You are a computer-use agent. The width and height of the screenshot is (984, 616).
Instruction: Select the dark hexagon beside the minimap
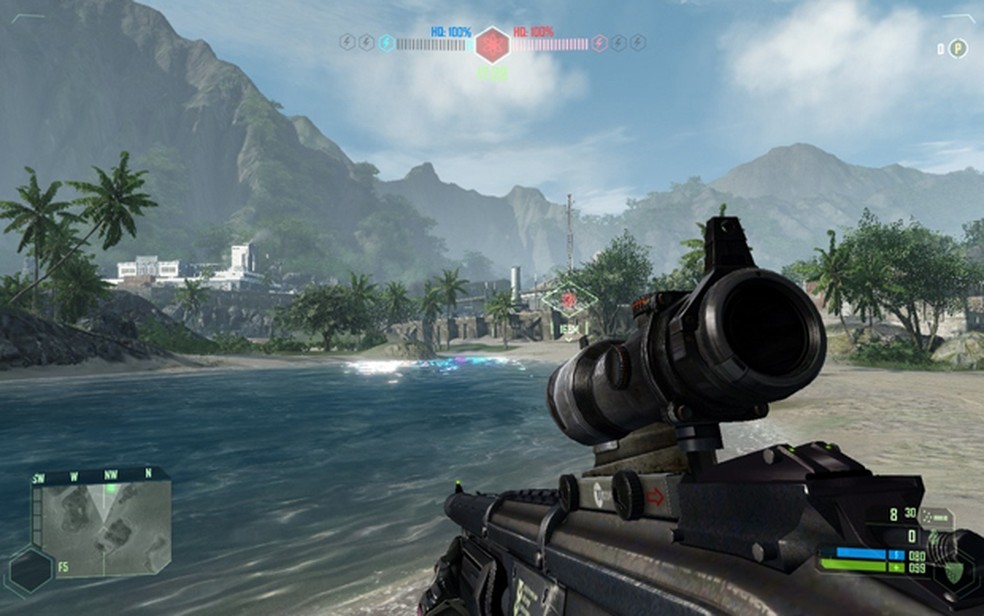pyautogui.click(x=30, y=571)
